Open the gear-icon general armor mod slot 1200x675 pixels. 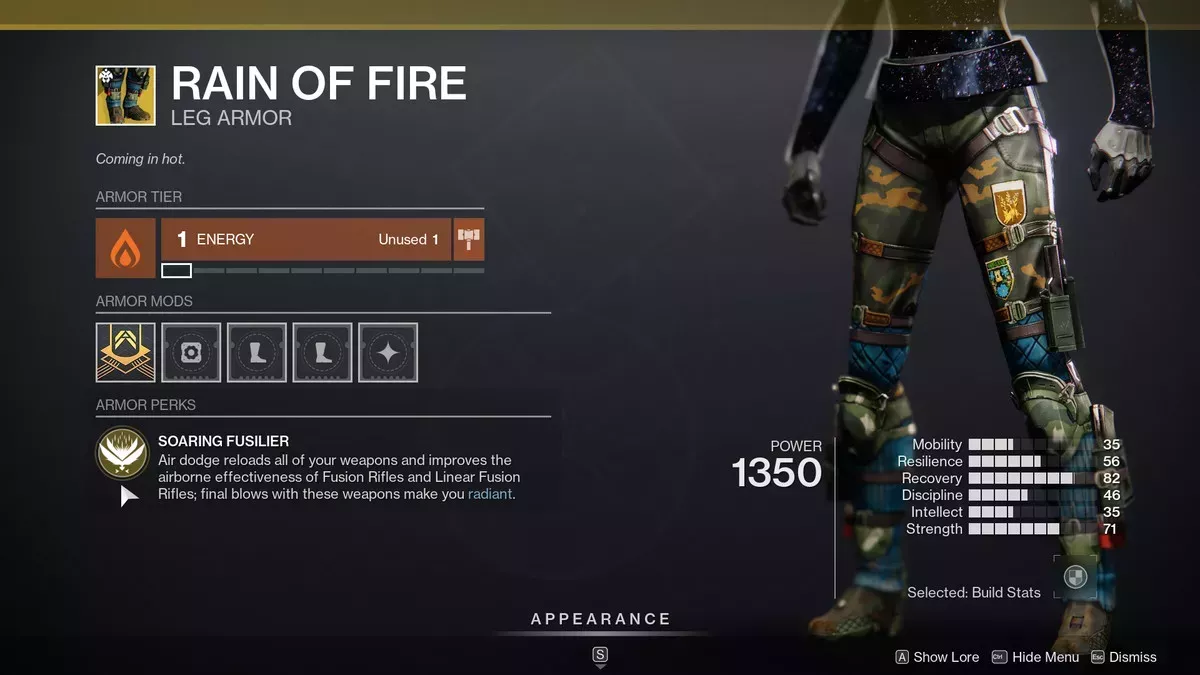[x=191, y=352]
